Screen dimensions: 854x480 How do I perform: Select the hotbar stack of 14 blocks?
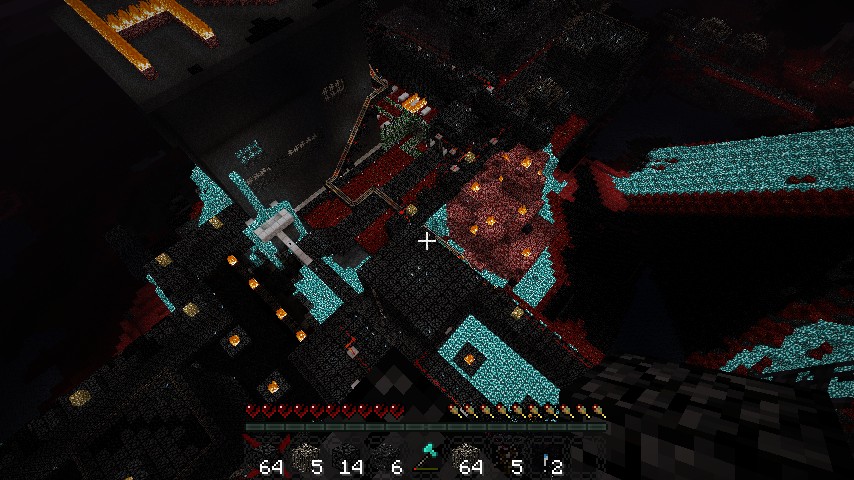[346, 457]
